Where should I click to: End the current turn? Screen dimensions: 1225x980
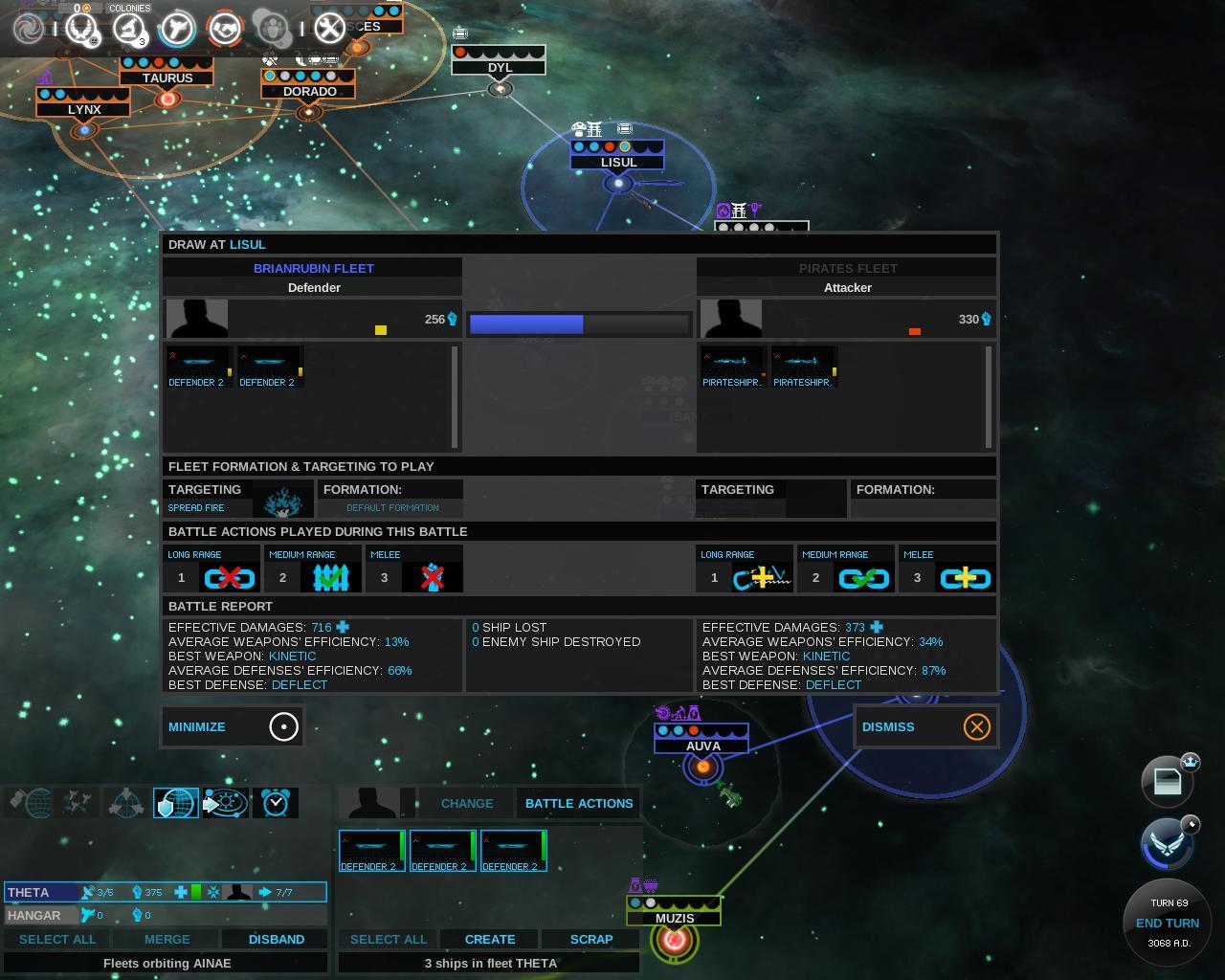pos(1167,923)
